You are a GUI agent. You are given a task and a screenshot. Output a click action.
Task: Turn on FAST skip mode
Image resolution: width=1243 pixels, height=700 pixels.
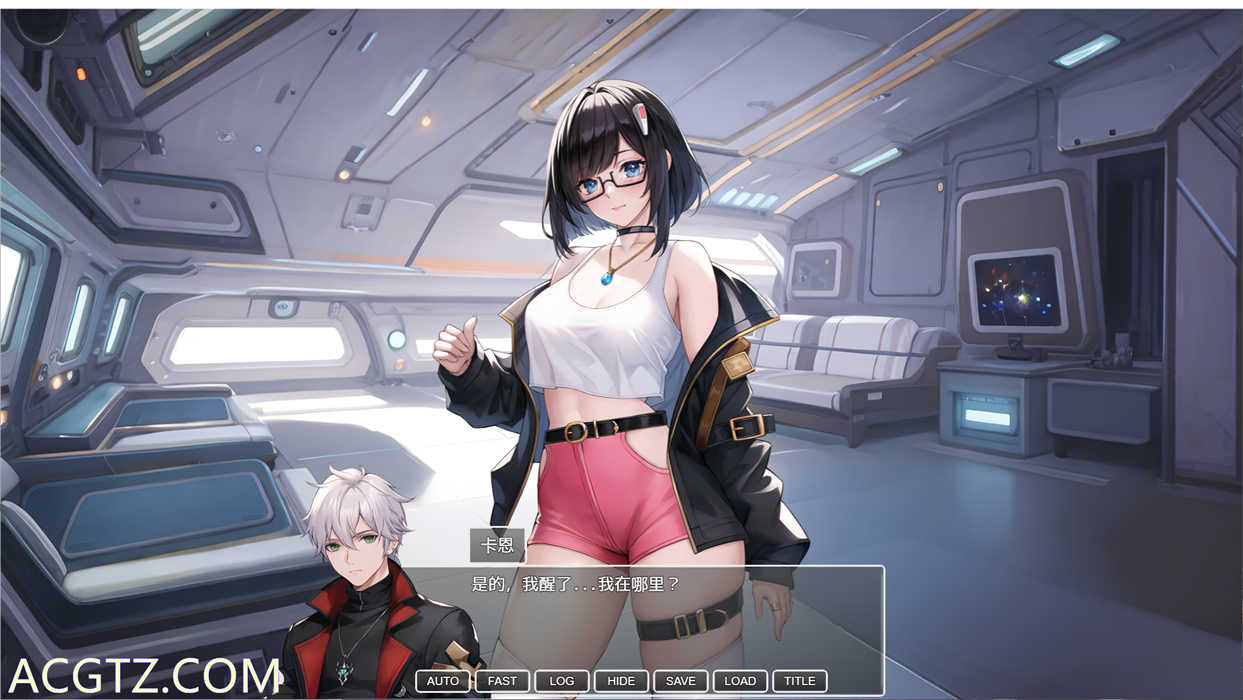click(x=502, y=681)
